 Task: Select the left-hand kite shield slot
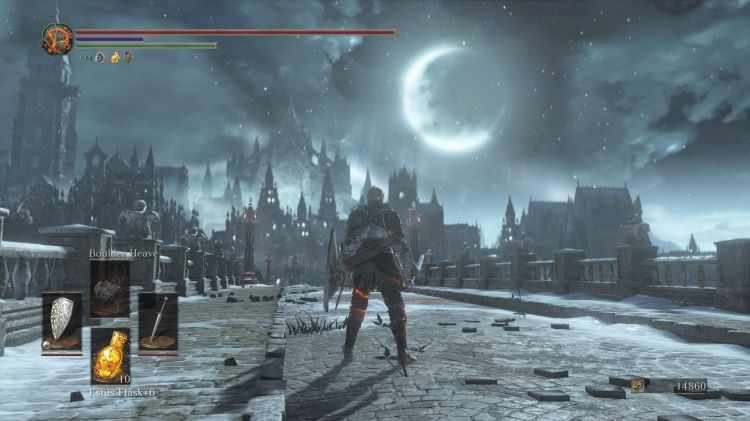[60, 321]
